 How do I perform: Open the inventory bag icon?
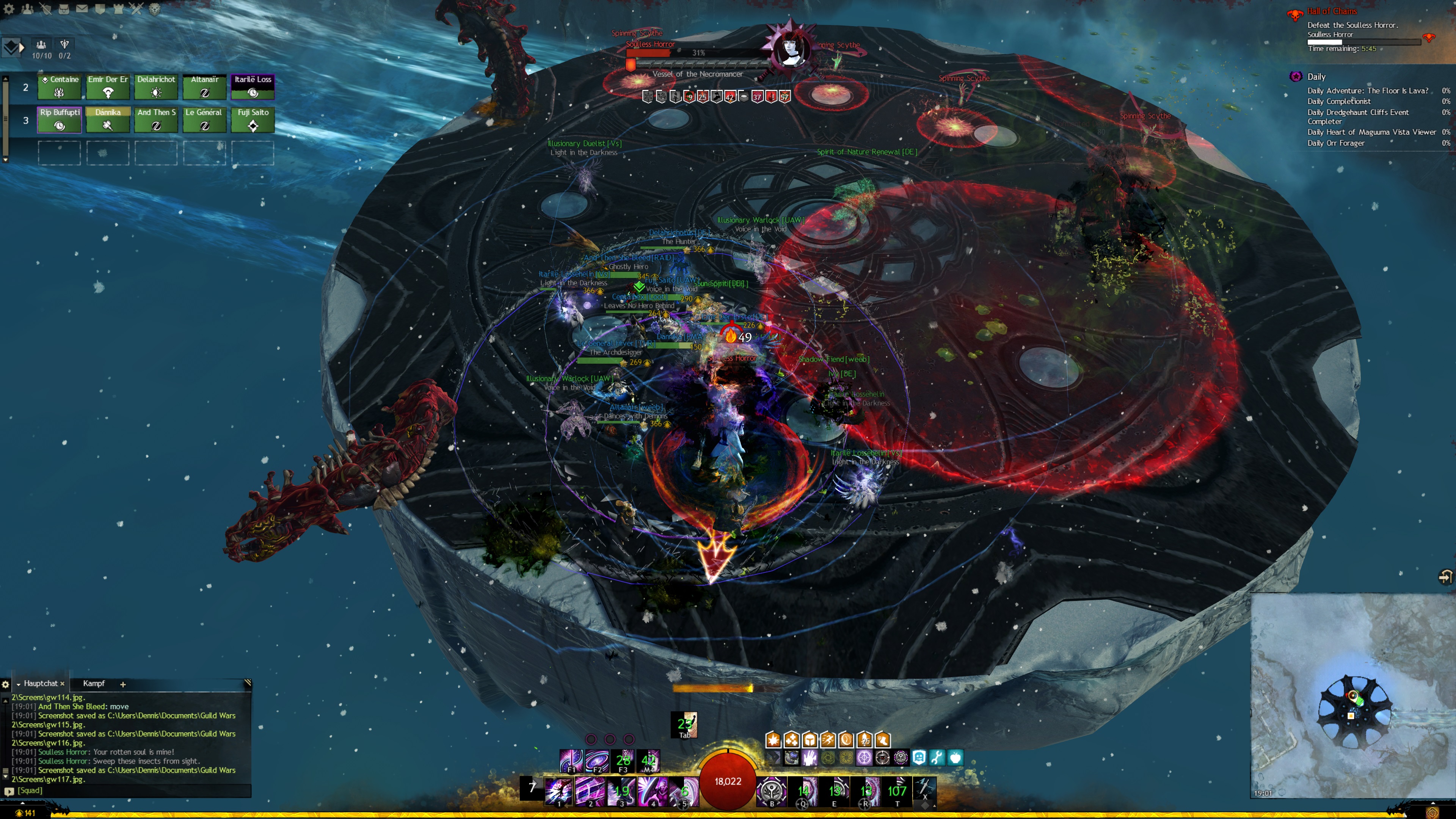pos(64,8)
